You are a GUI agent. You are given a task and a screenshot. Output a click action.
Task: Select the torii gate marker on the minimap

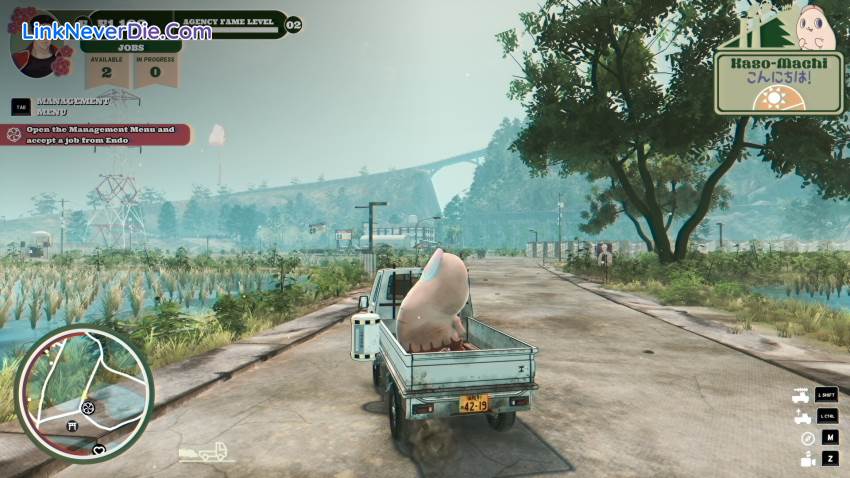click(70, 426)
